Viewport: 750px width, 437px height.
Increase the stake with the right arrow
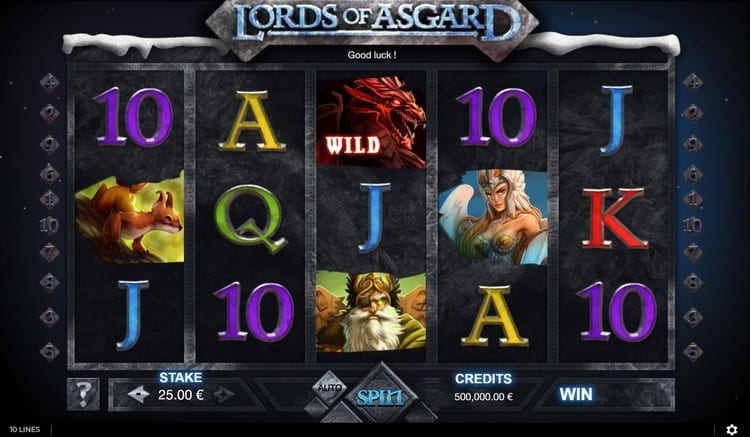click(223, 395)
